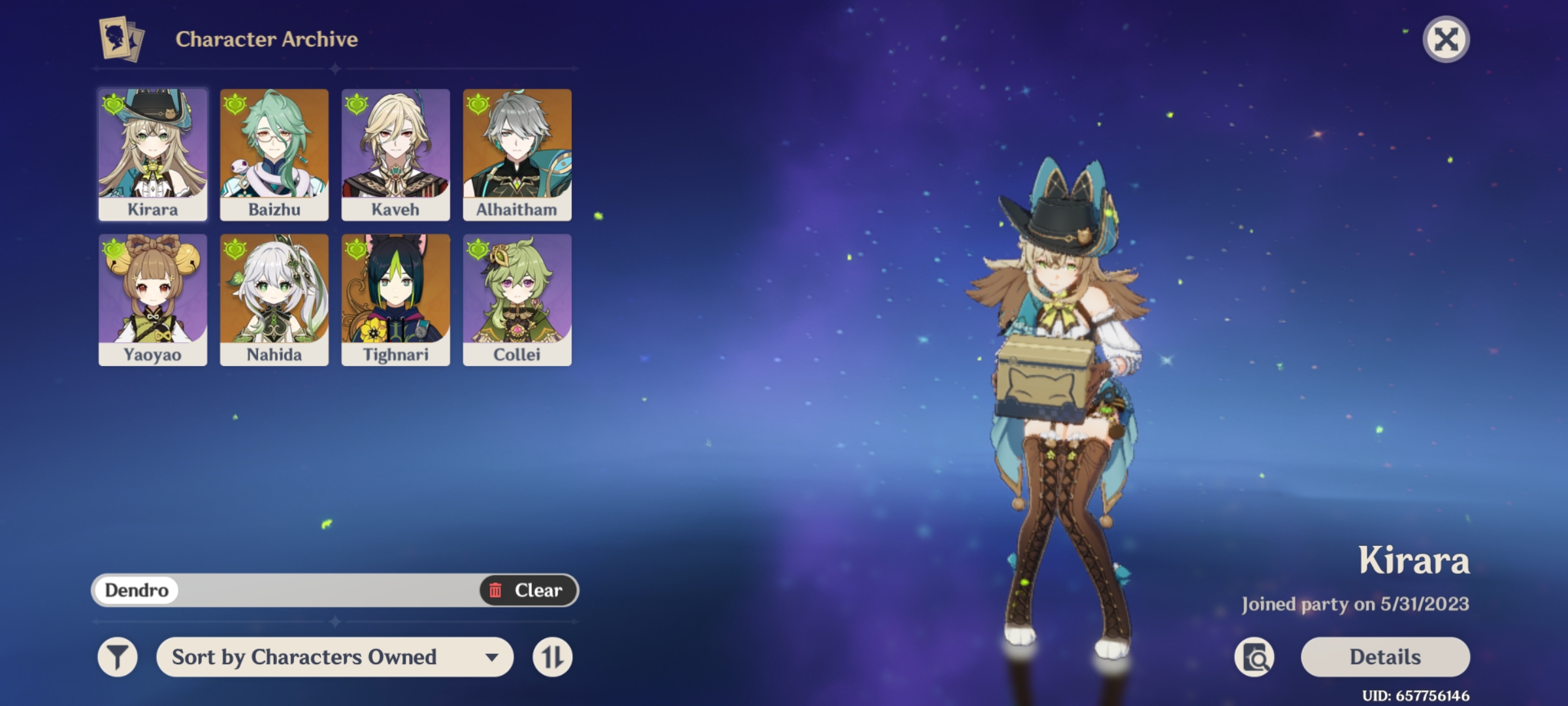Open the Sort by Characters Owned dropdown
The image size is (1568, 706).
click(x=304, y=657)
